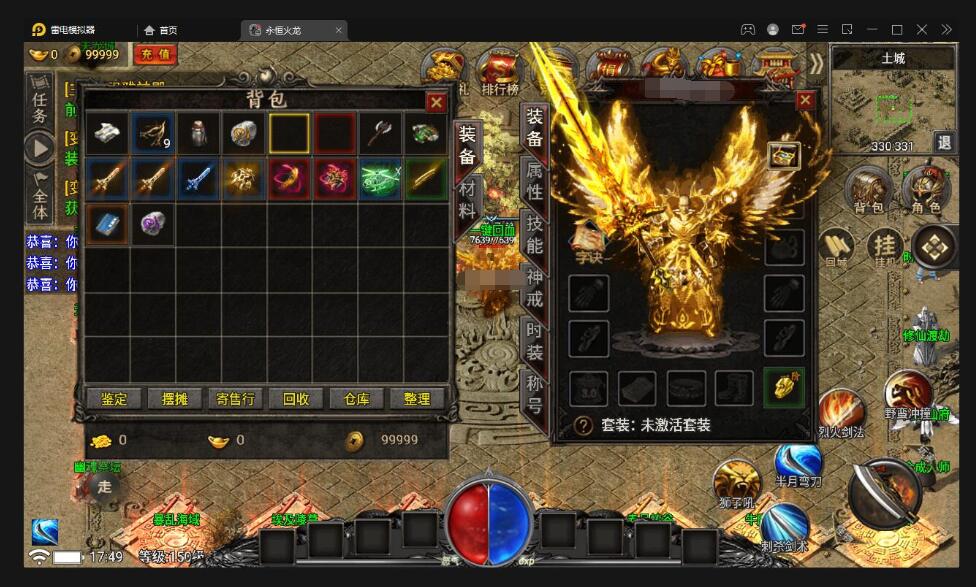Open the 寄售行 consignment house
Screen dimensions: 976x587
(x=236, y=399)
